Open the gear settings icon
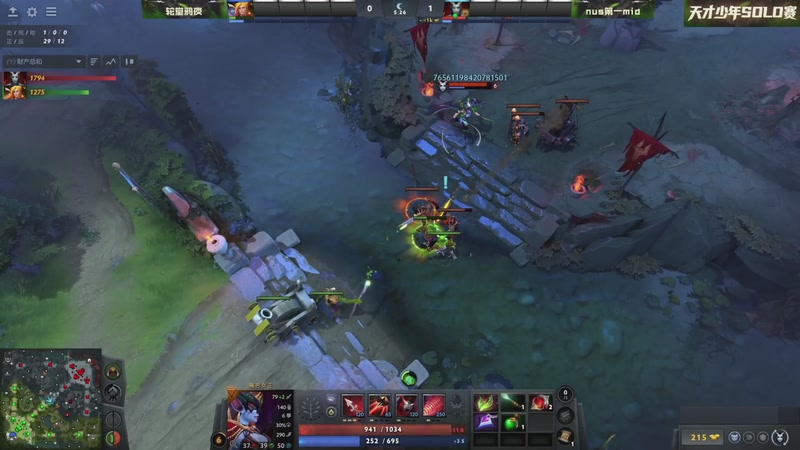Screen dimensions: 800x450 [x=31, y=12]
